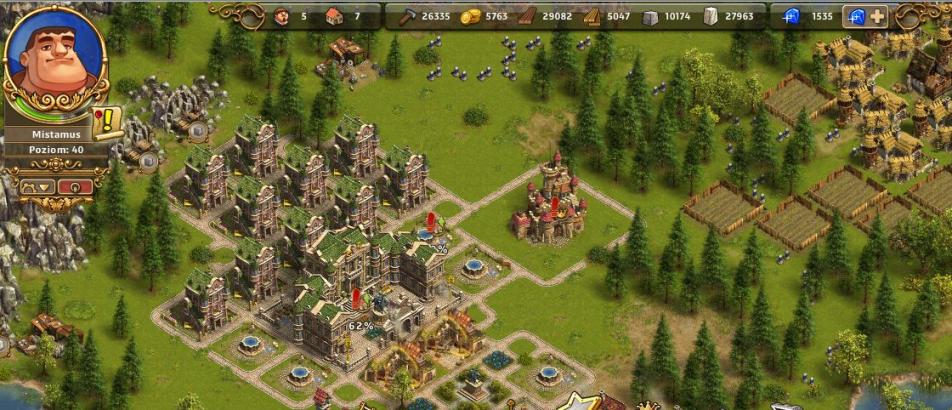Open the quest scroll with exclamation mark

coord(104,122)
